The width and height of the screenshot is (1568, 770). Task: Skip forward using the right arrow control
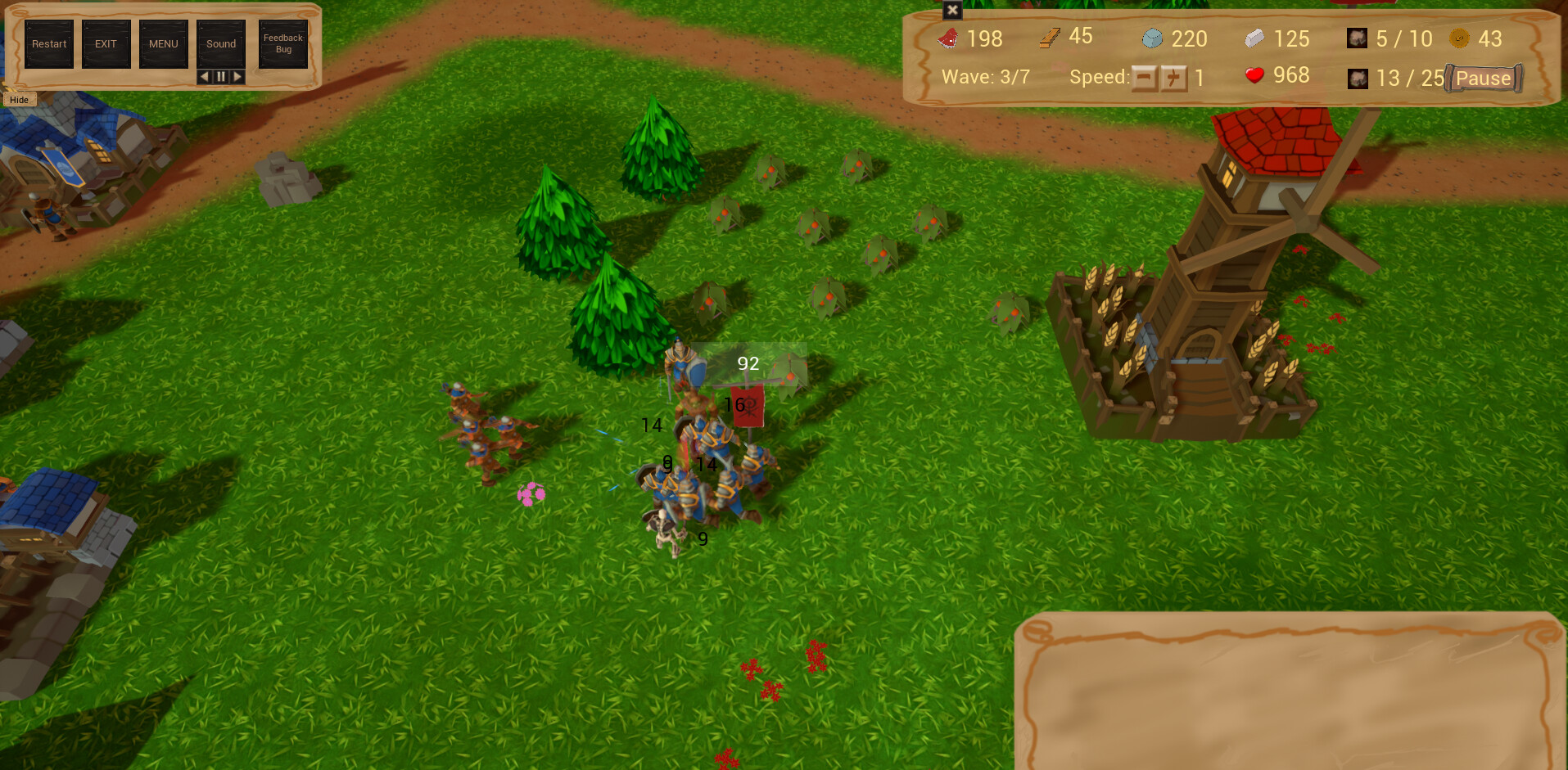pyautogui.click(x=237, y=76)
